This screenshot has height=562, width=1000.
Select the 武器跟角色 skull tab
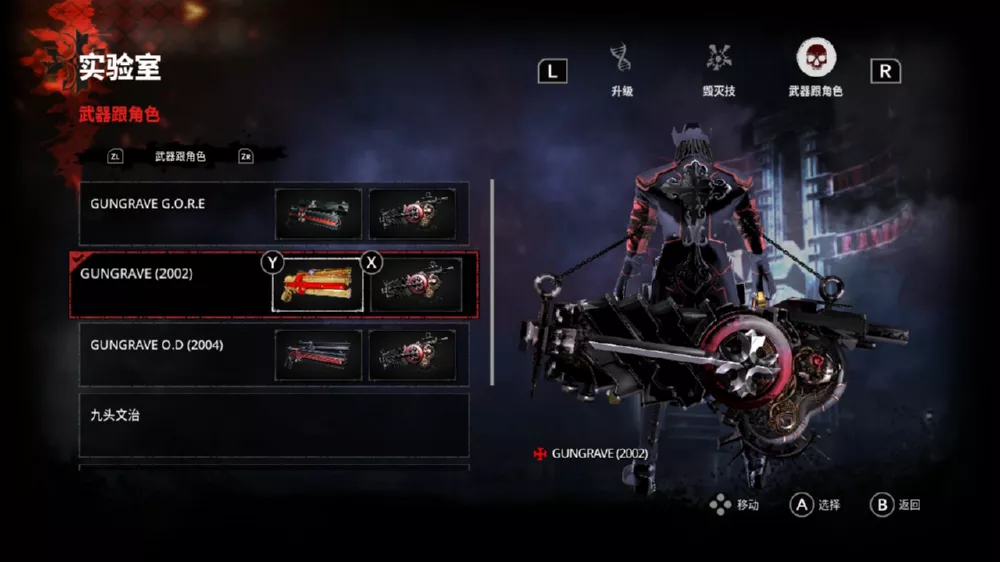(816, 60)
